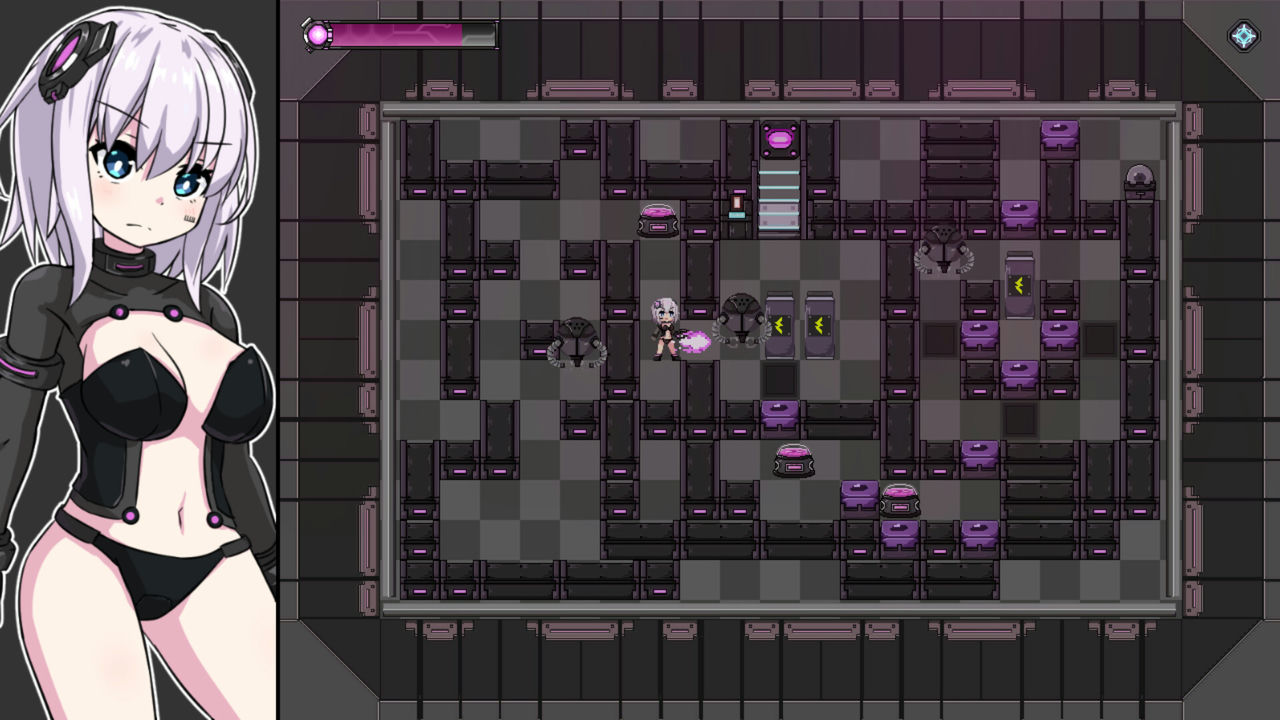Select the saw-blade drone enemy beside the player
1280x720 pixels.
click(x=739, y=318)
